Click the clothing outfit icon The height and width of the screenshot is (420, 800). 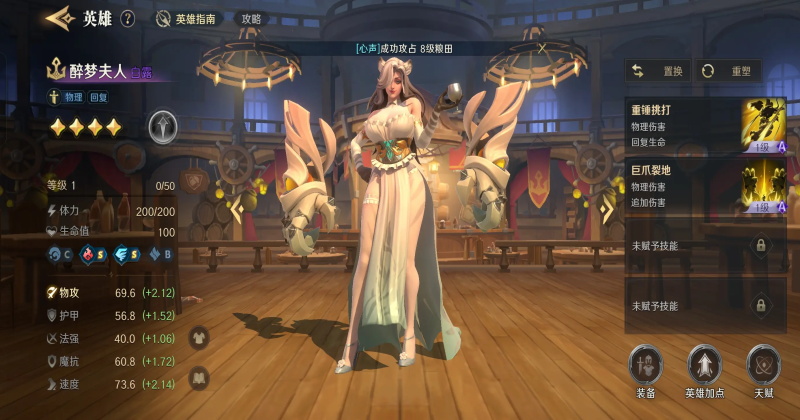click(x=199, y=337)
